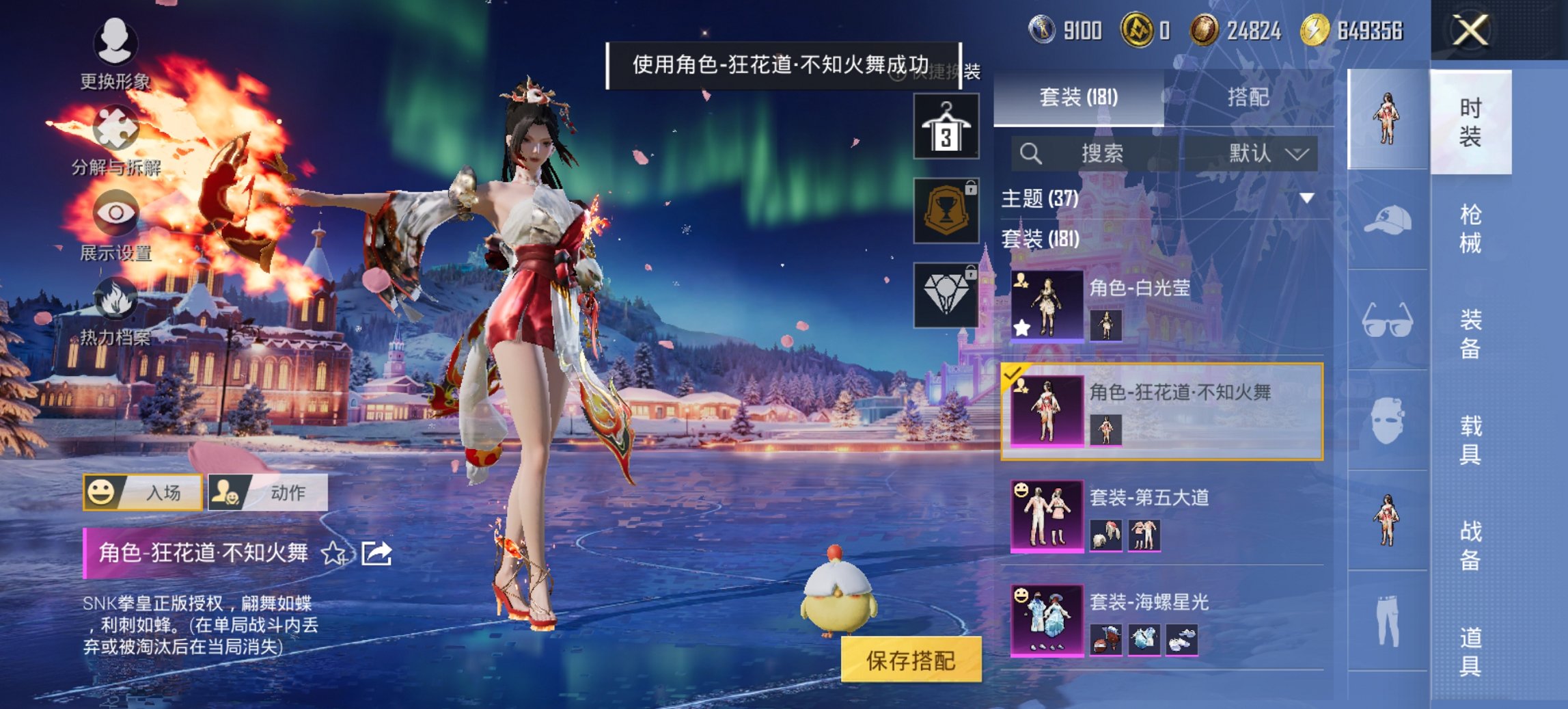
Task: Switch to the 搭配 tab
Action: pos(1248,97)
